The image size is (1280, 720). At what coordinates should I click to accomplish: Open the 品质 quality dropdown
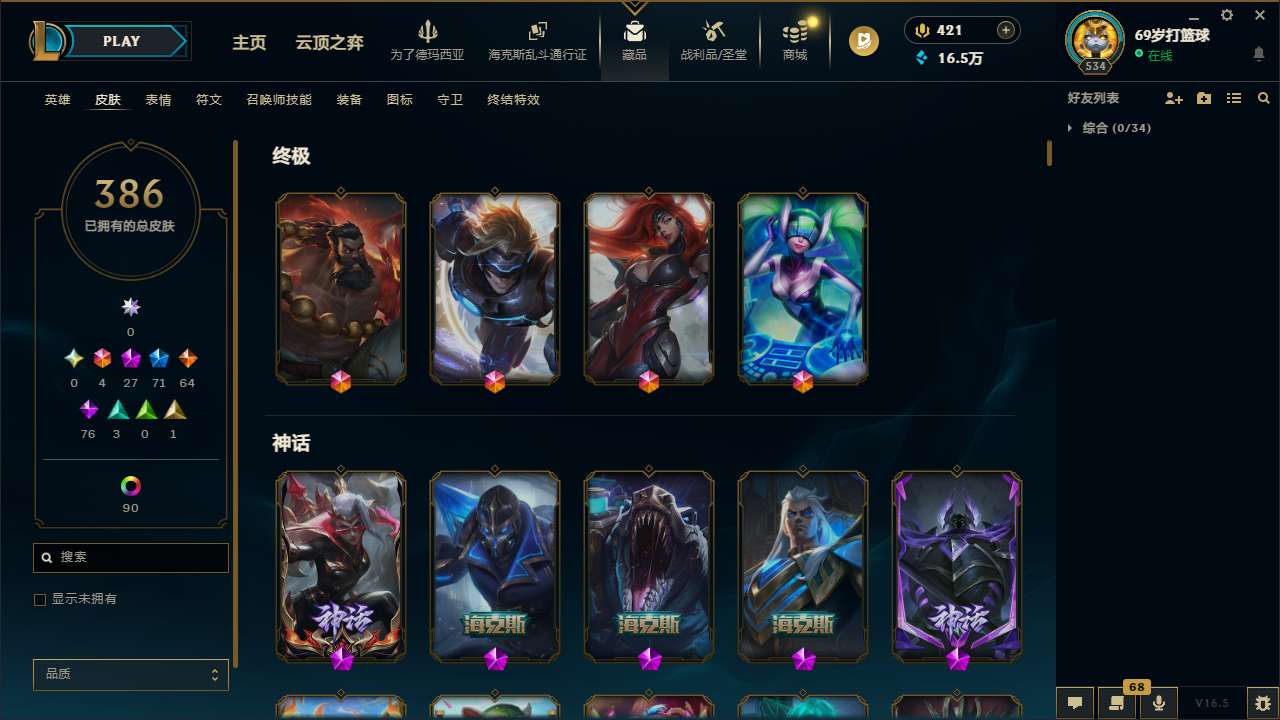tap(130, 674)
